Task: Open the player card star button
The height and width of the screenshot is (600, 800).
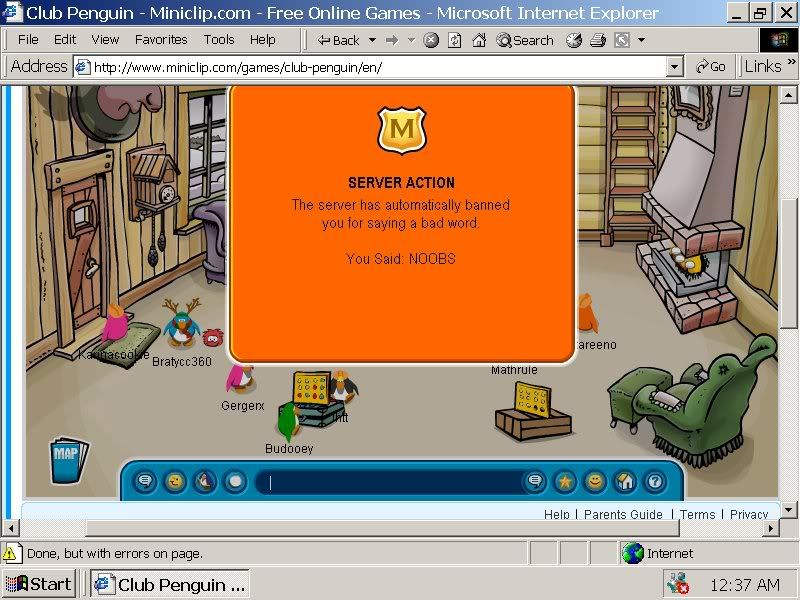Action: coord(565,481)
